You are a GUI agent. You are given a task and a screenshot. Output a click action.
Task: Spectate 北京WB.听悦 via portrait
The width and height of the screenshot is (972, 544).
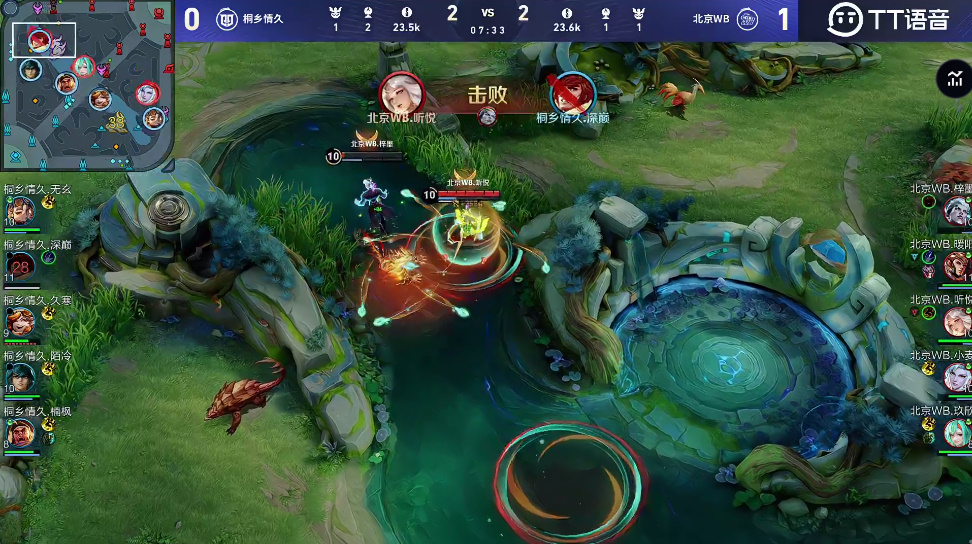(x=956, y=321)
